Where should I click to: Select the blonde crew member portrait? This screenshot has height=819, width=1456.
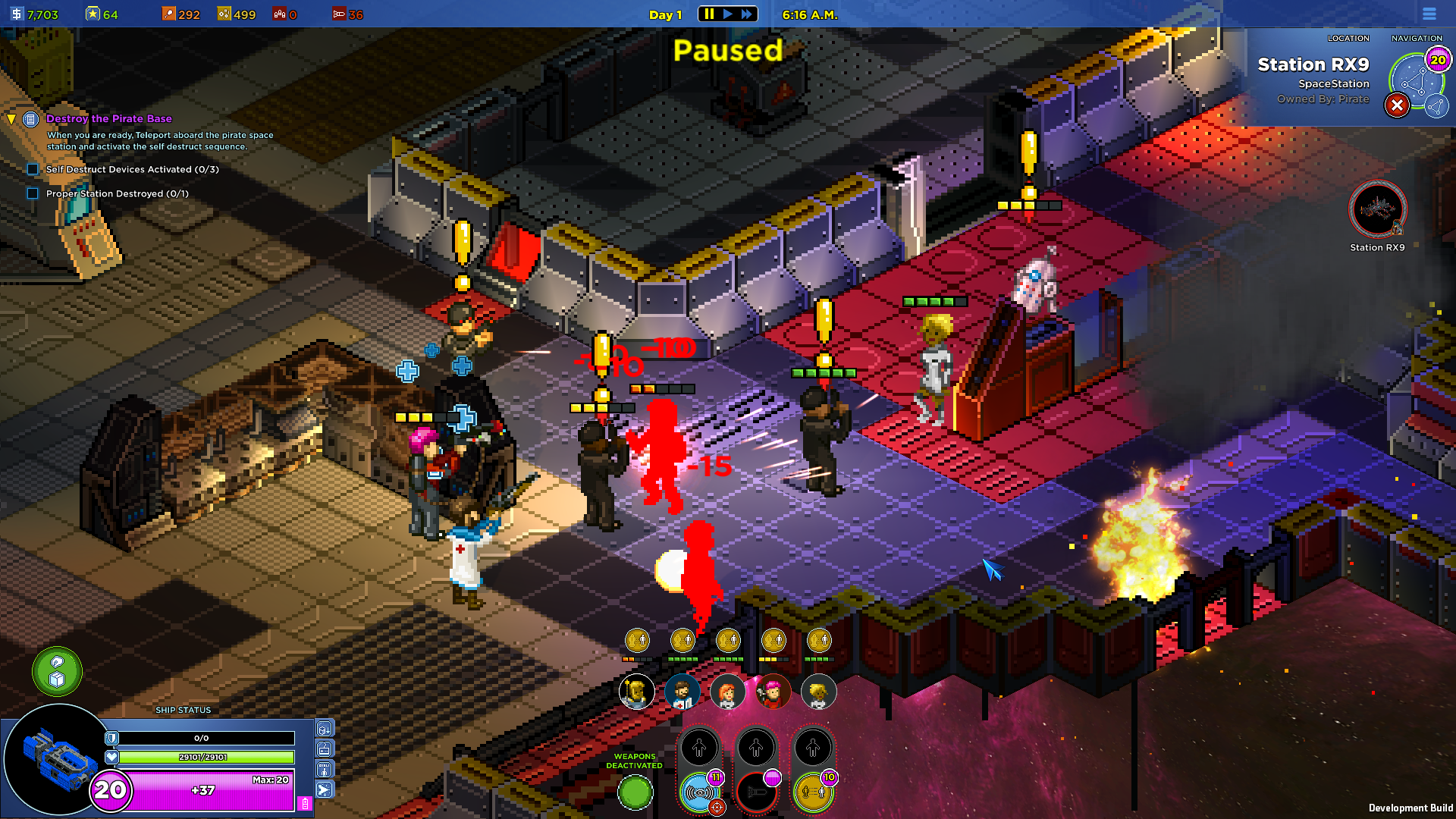coord(818,692)
